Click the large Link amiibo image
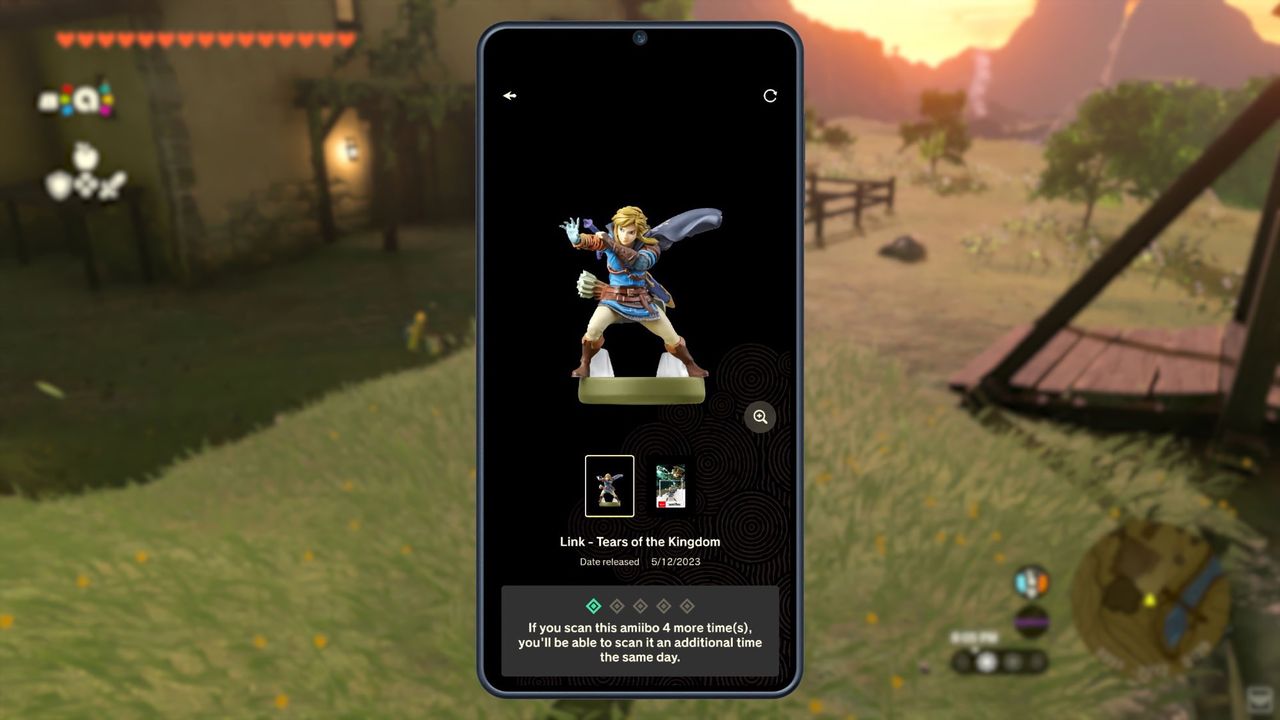This screenshot has width=1280, height=720. point(641,305)
